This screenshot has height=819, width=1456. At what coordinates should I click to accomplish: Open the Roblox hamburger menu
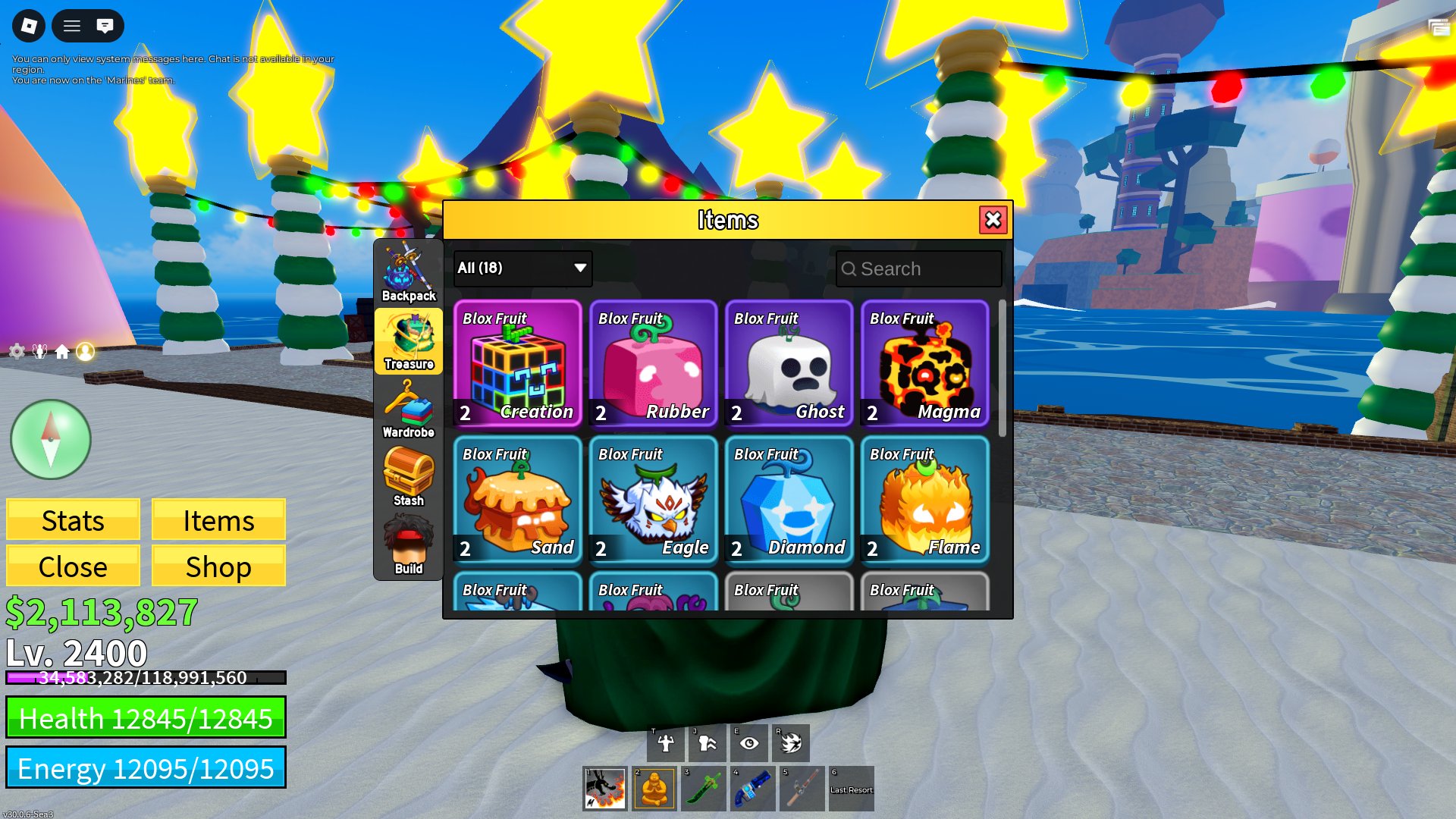[x=72, y=26]
